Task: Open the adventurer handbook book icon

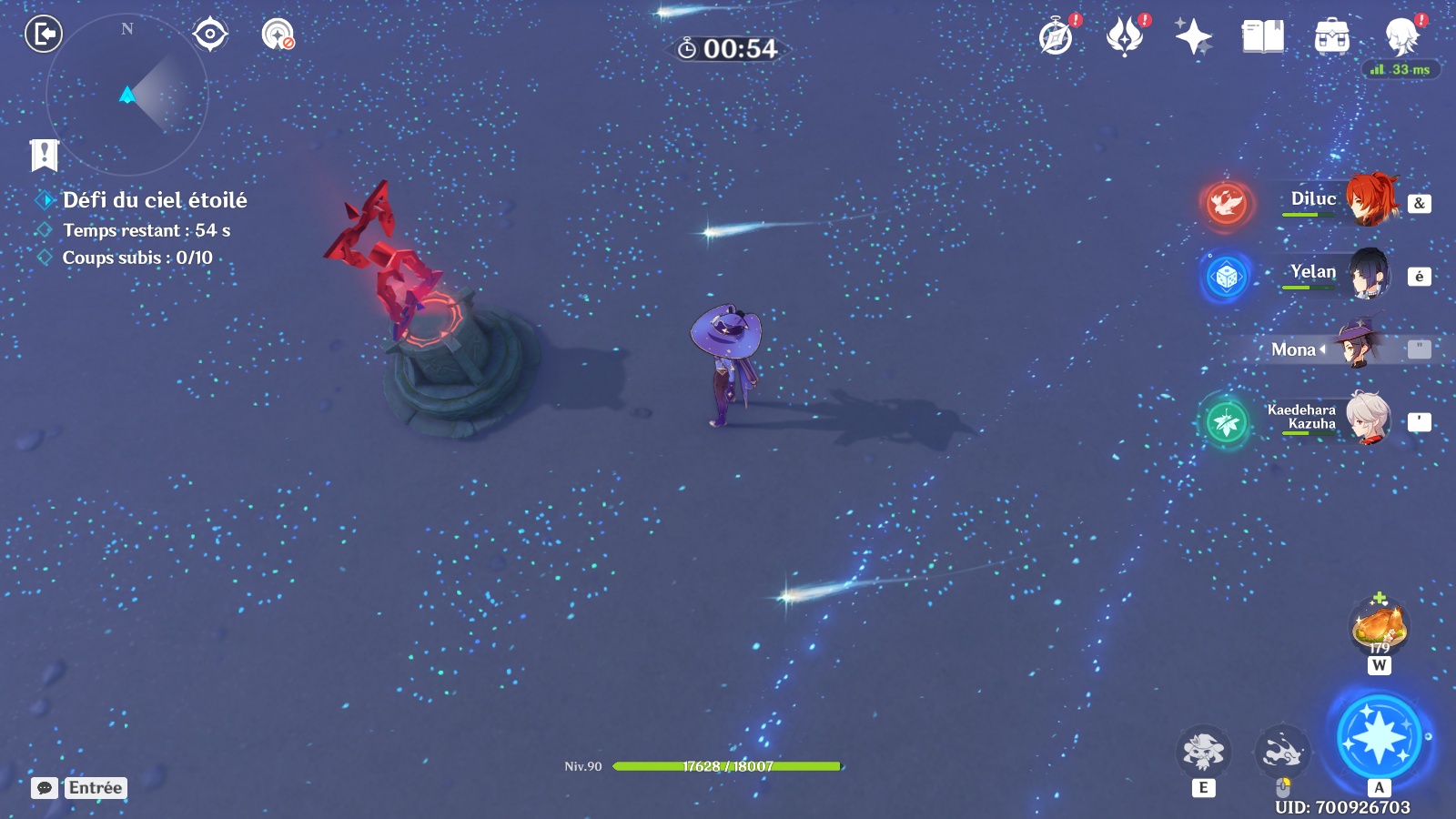Action: (1262, 37)
